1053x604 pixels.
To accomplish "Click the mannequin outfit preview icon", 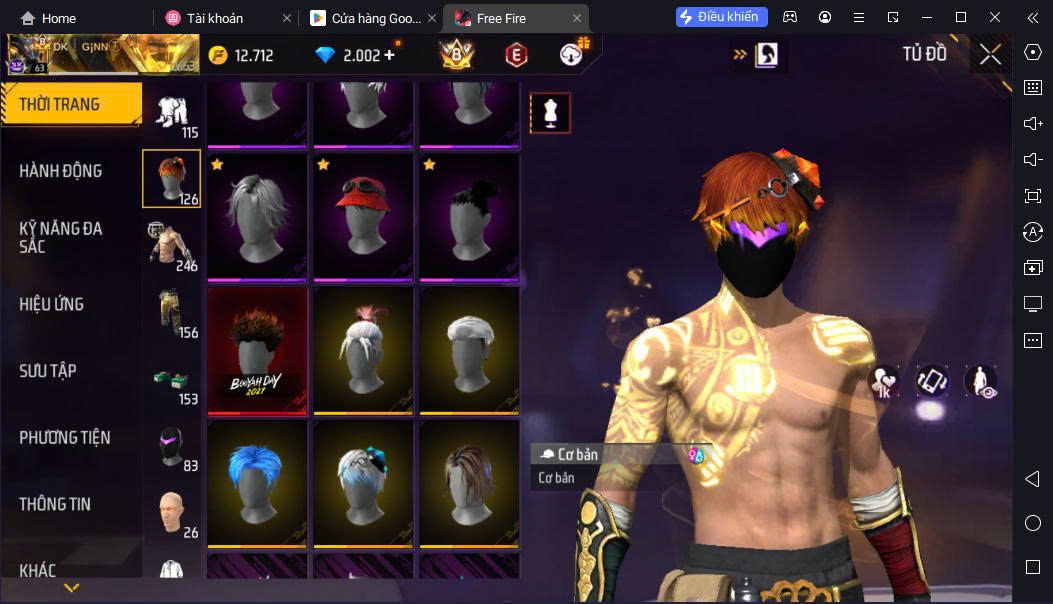I will (549, 113).
